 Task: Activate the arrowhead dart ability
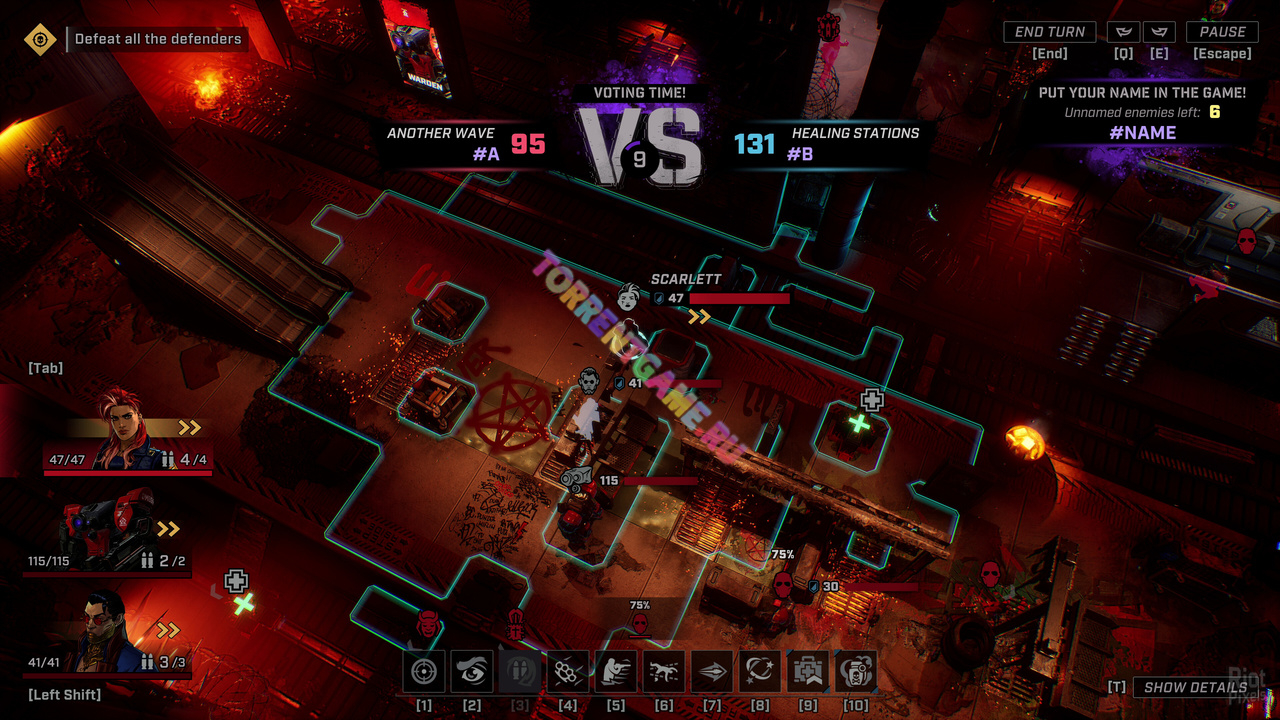[x=712, y=672]
